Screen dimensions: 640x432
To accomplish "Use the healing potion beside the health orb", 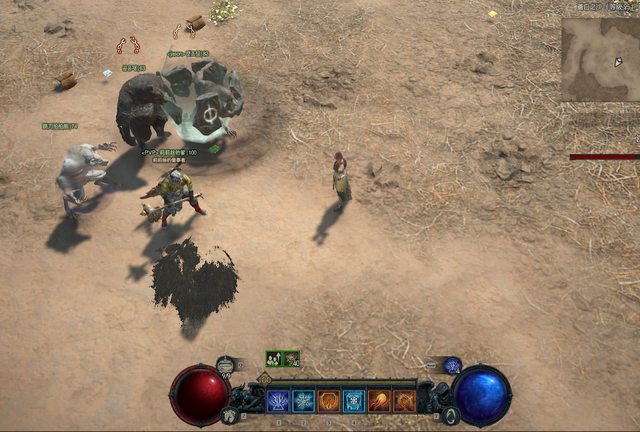I will (x=226, y=366).
